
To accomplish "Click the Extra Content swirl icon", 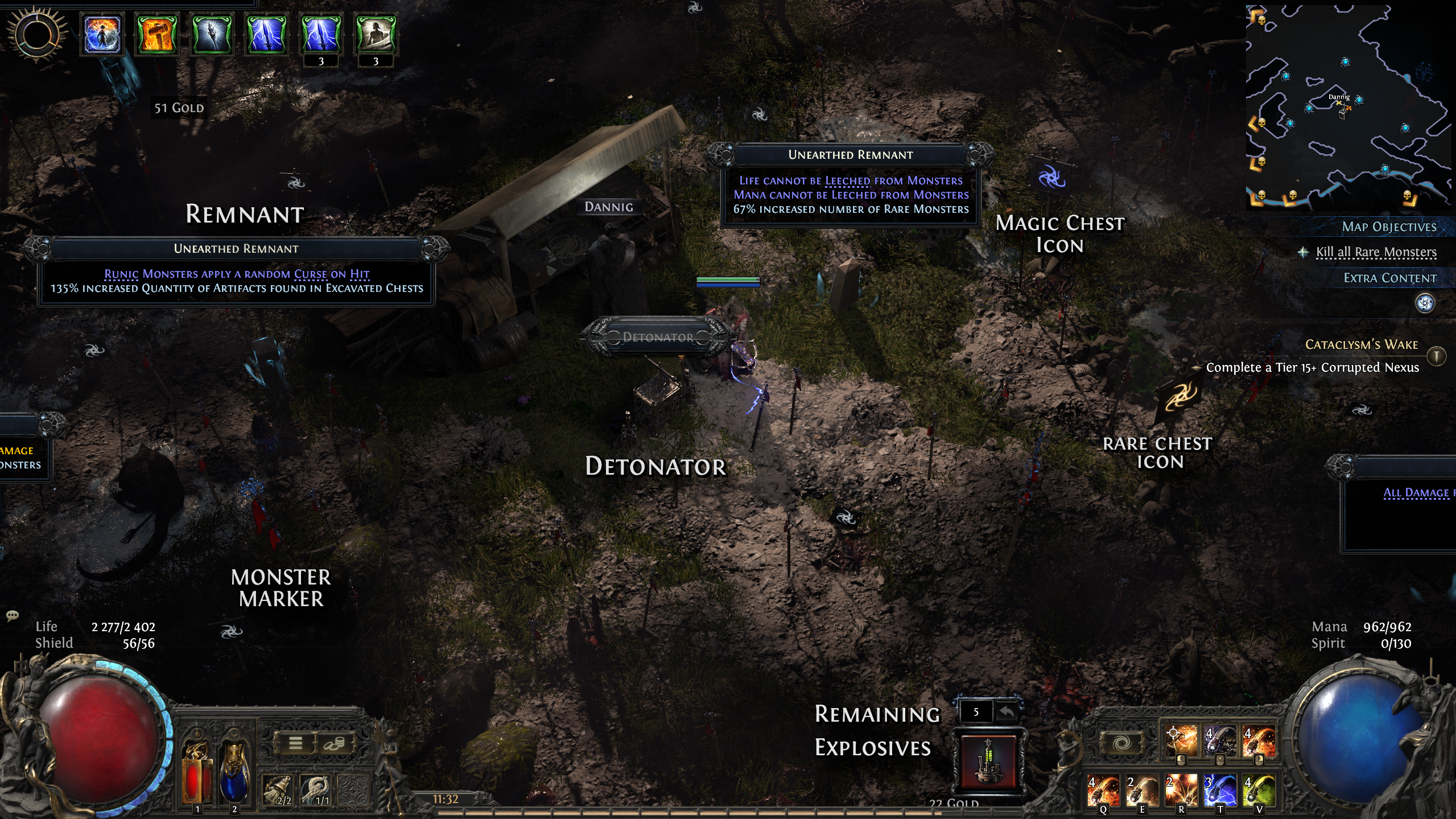I will [x=1425, y=303].
